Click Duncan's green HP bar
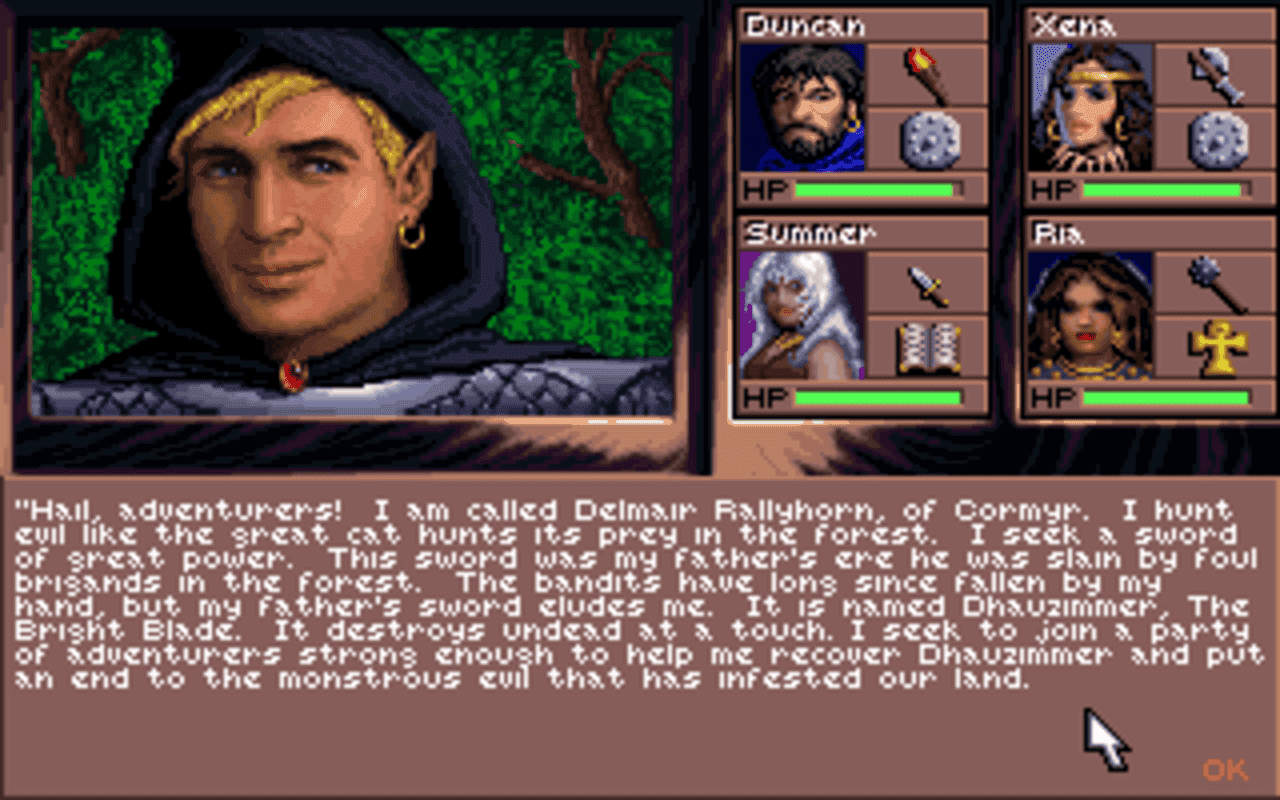 point(875,188)
